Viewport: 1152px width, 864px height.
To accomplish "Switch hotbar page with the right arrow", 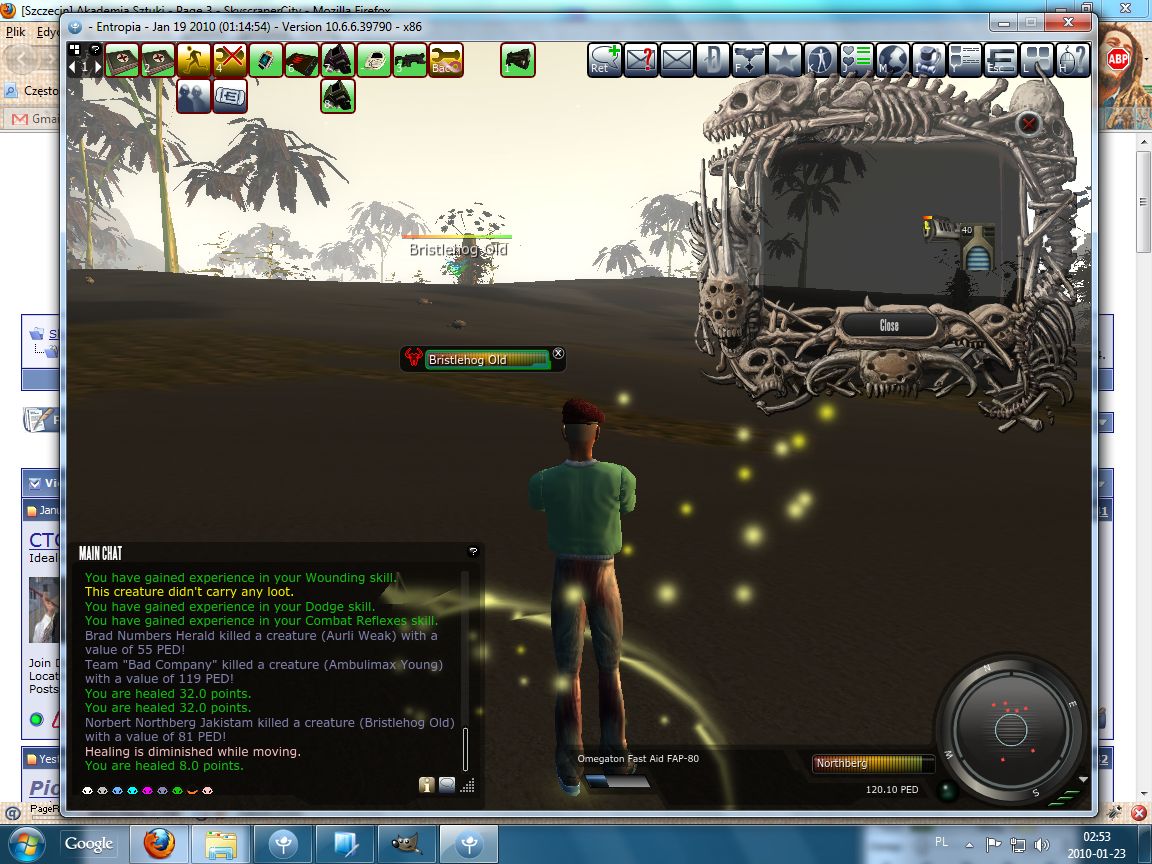I will coord(97,67).
